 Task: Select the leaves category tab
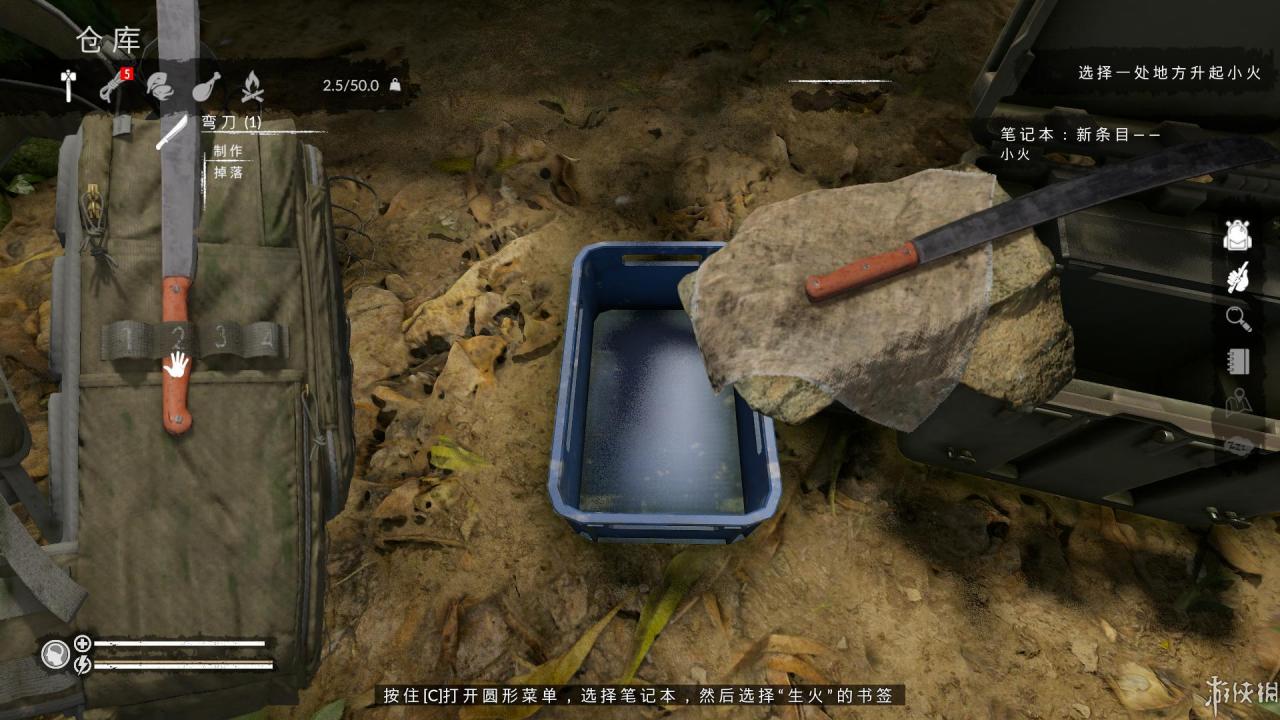coord(159,87)
